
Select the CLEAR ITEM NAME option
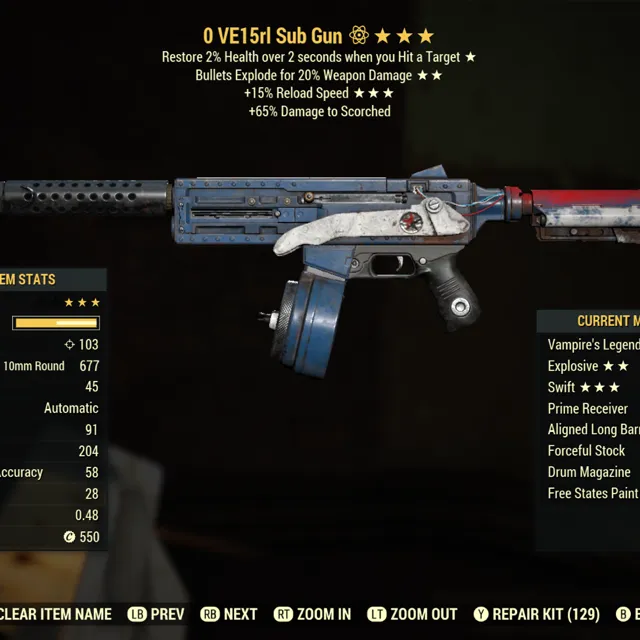point(56,614)
